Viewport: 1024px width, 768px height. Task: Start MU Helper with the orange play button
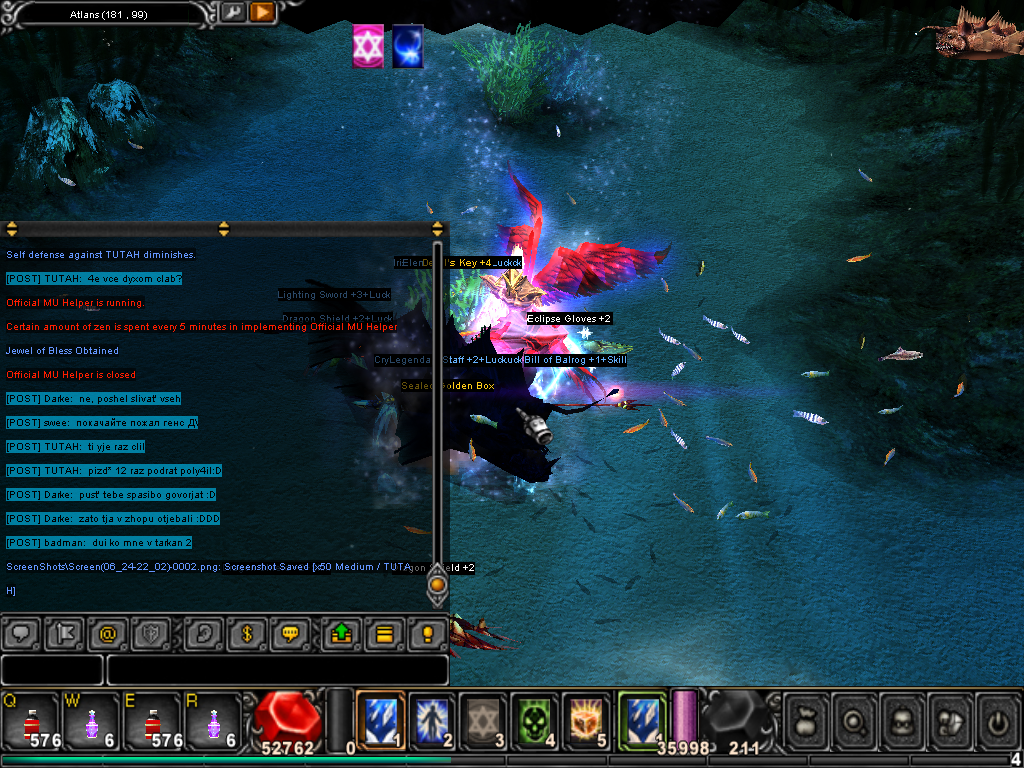262,12
